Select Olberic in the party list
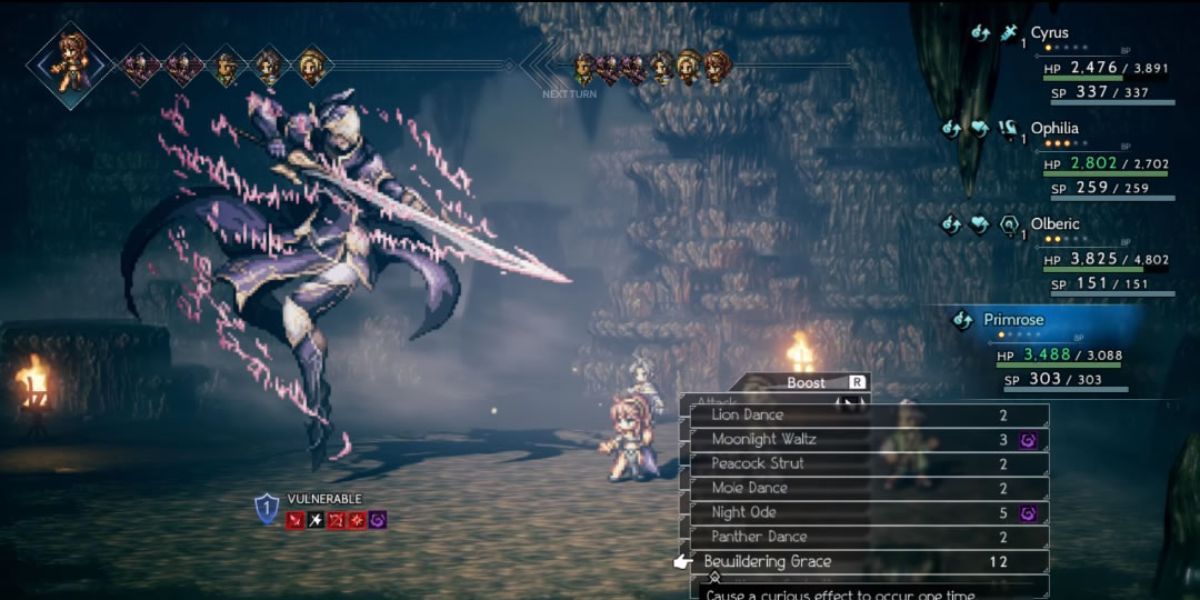This screenshot has height=600, width=1200. coord(1055,224)
